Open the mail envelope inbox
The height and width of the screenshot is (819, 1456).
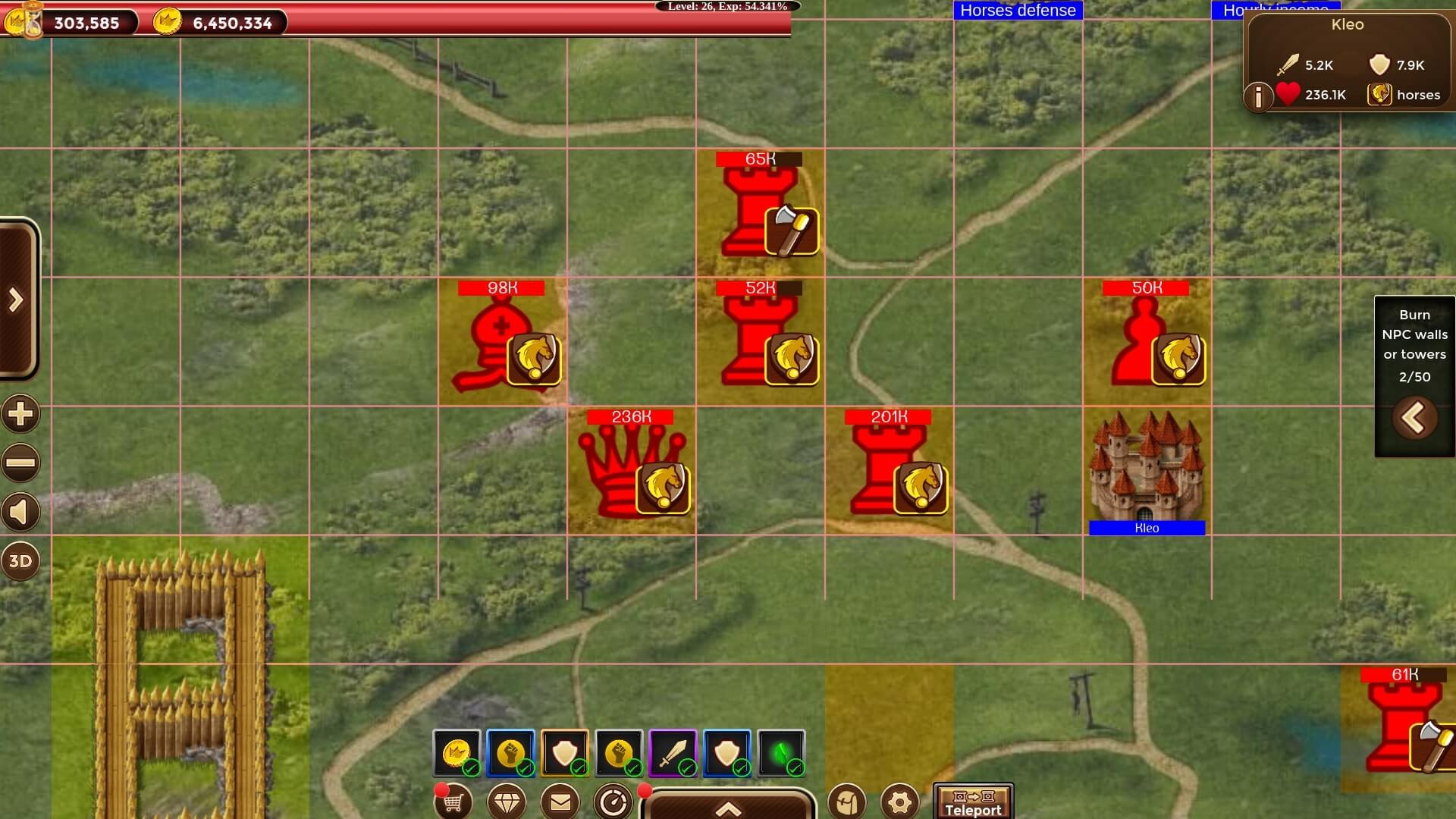(x=560, y=802)
